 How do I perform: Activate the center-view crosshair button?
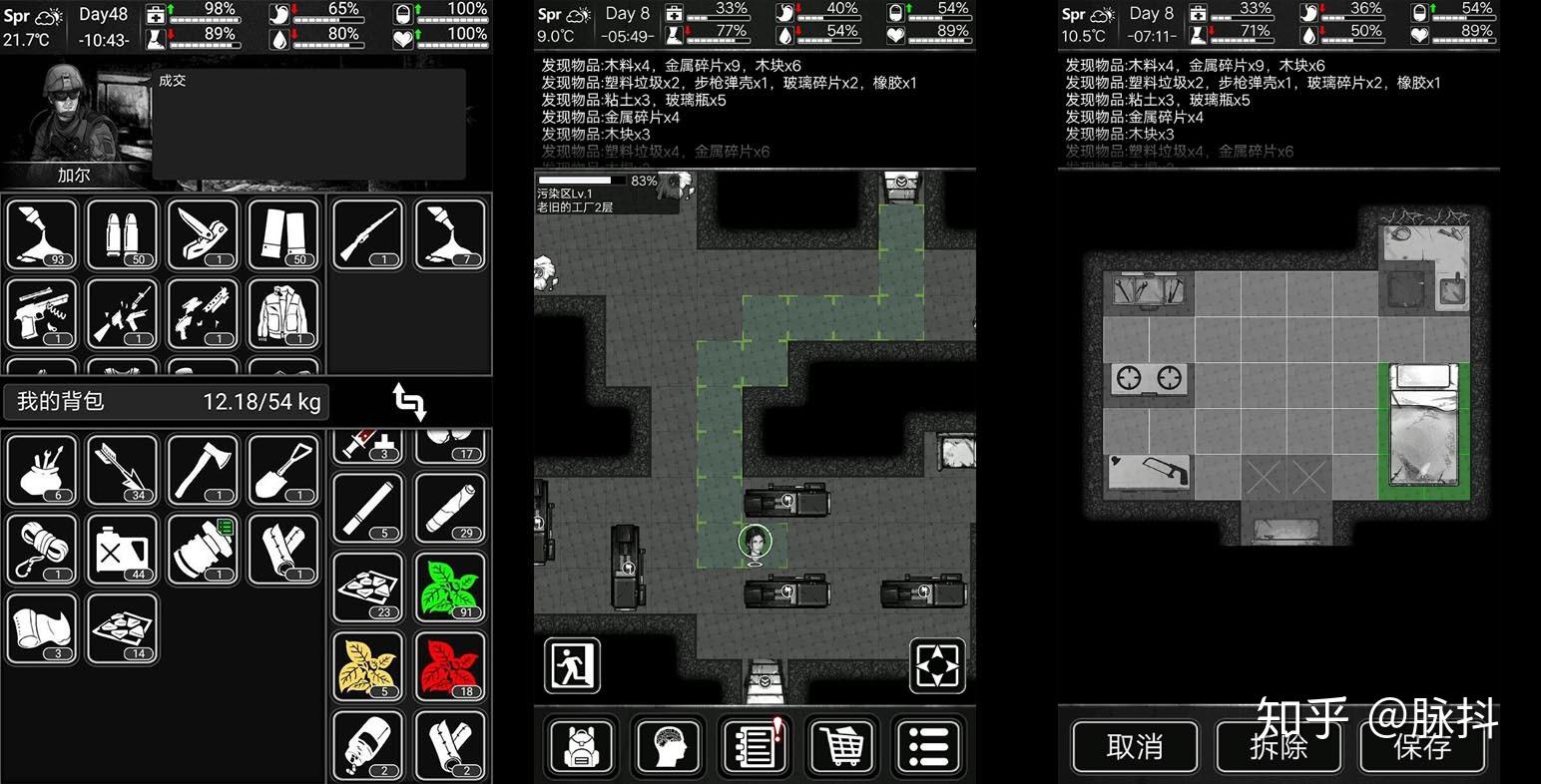[x=937, y=665]
